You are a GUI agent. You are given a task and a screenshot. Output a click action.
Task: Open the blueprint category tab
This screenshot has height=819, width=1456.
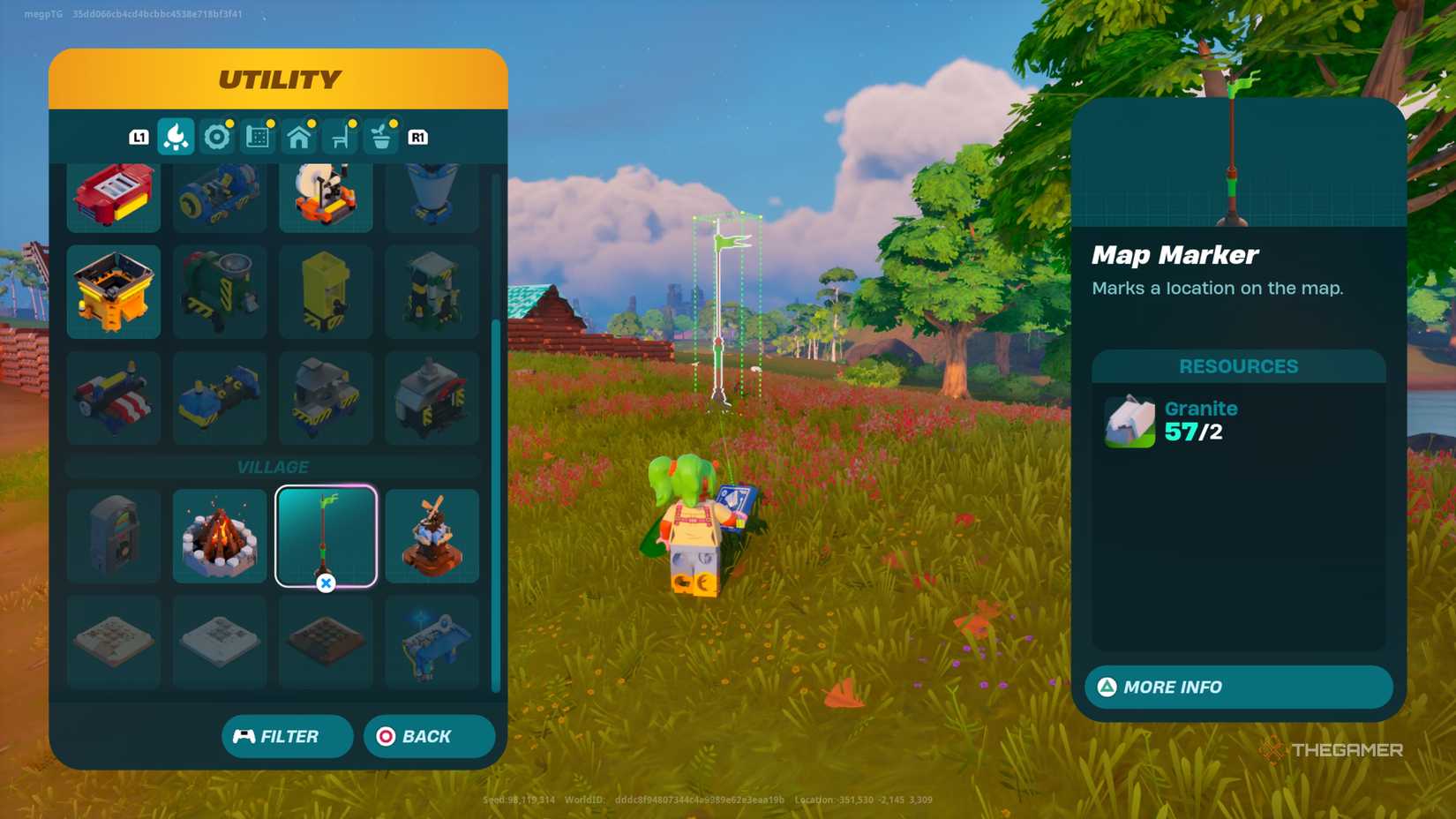[x=259, y=137]
